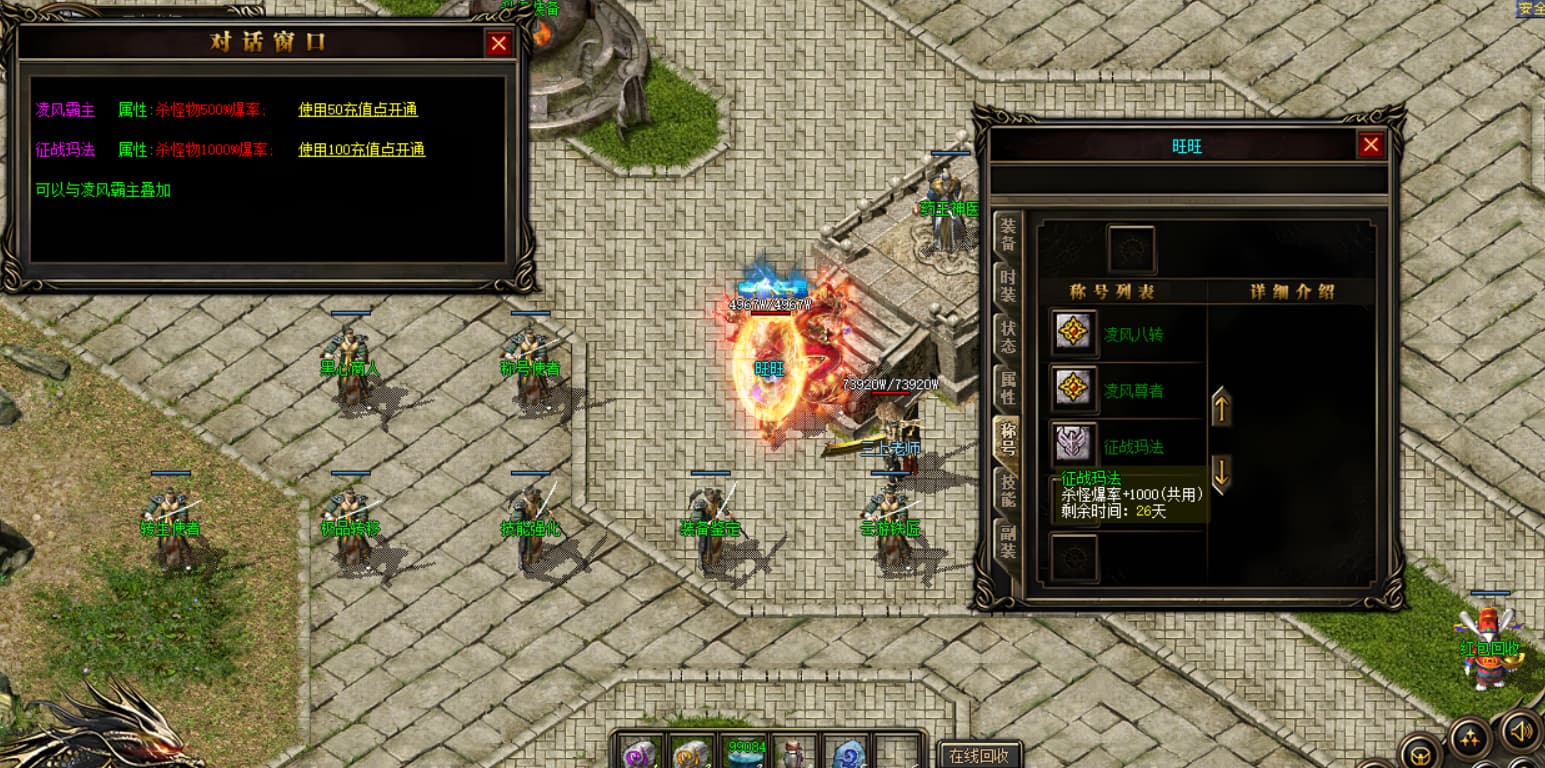The image size is (1545, 768).
Task: Show the 状态 status tab
Action: (1008, 337)
